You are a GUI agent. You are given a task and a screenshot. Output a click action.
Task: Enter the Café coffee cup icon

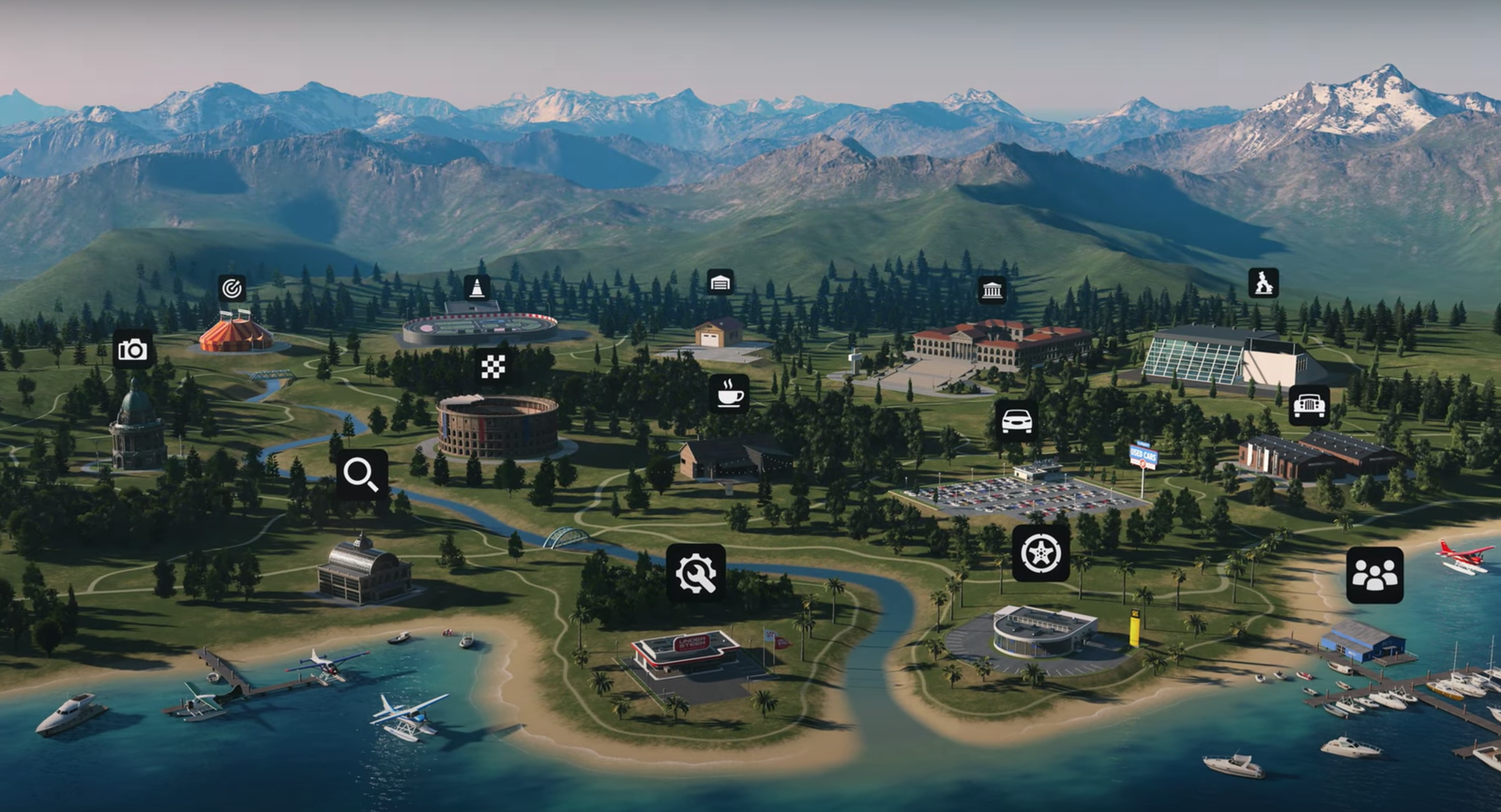click(x=729, y=394)
